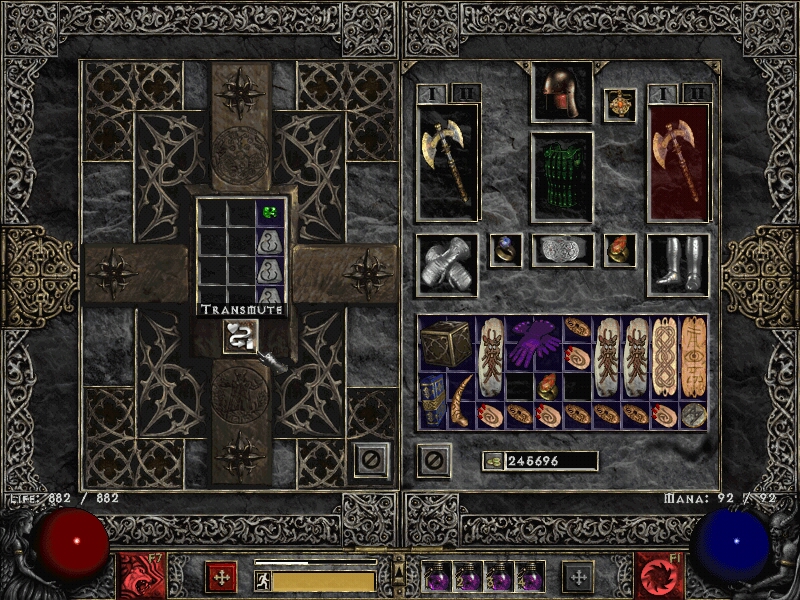Open the right skill selector with F1
This screenshot has width=800, height=600.
pos(660,575)
